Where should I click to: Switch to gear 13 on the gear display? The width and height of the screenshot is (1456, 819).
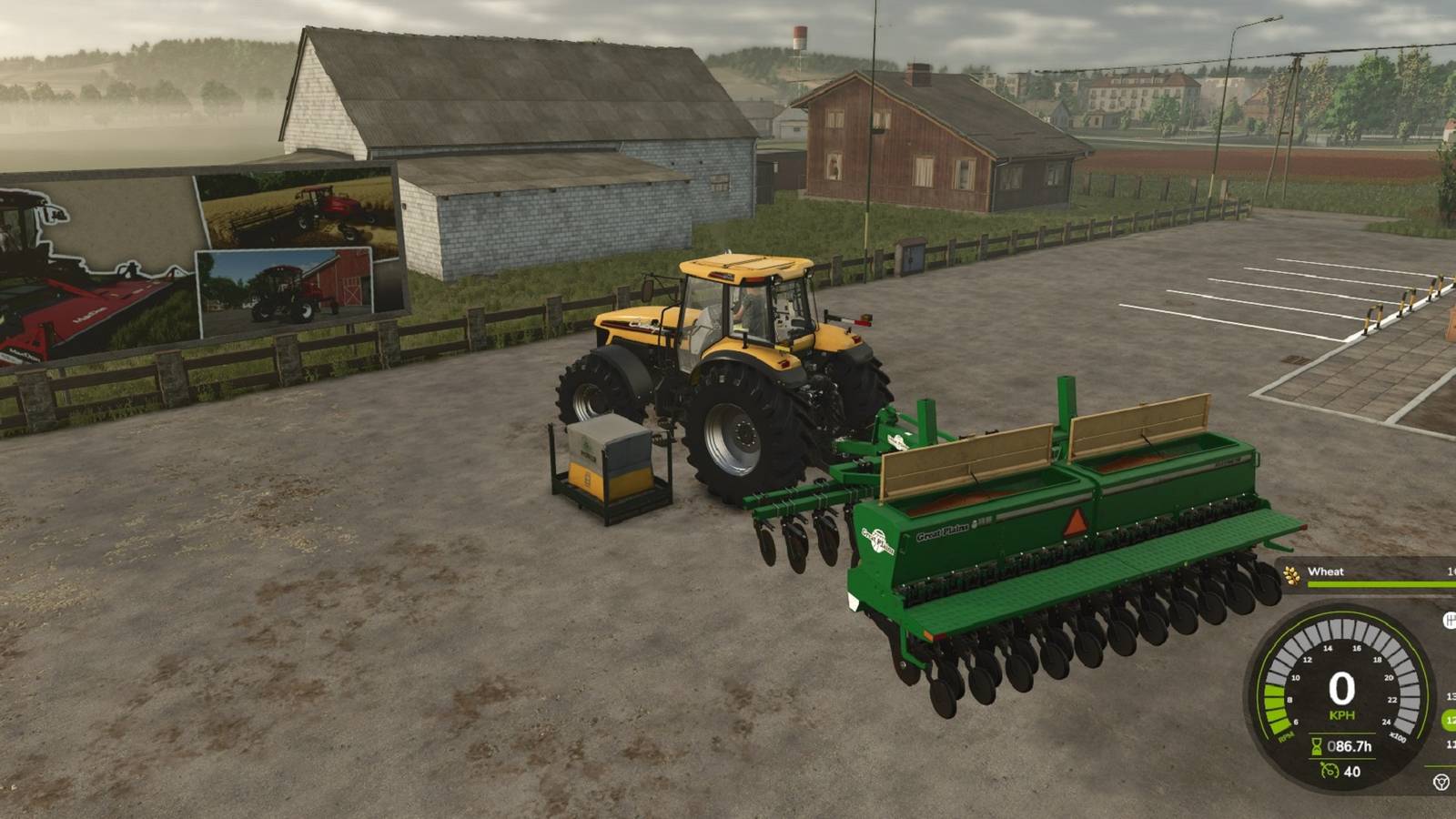point(1450,695)
